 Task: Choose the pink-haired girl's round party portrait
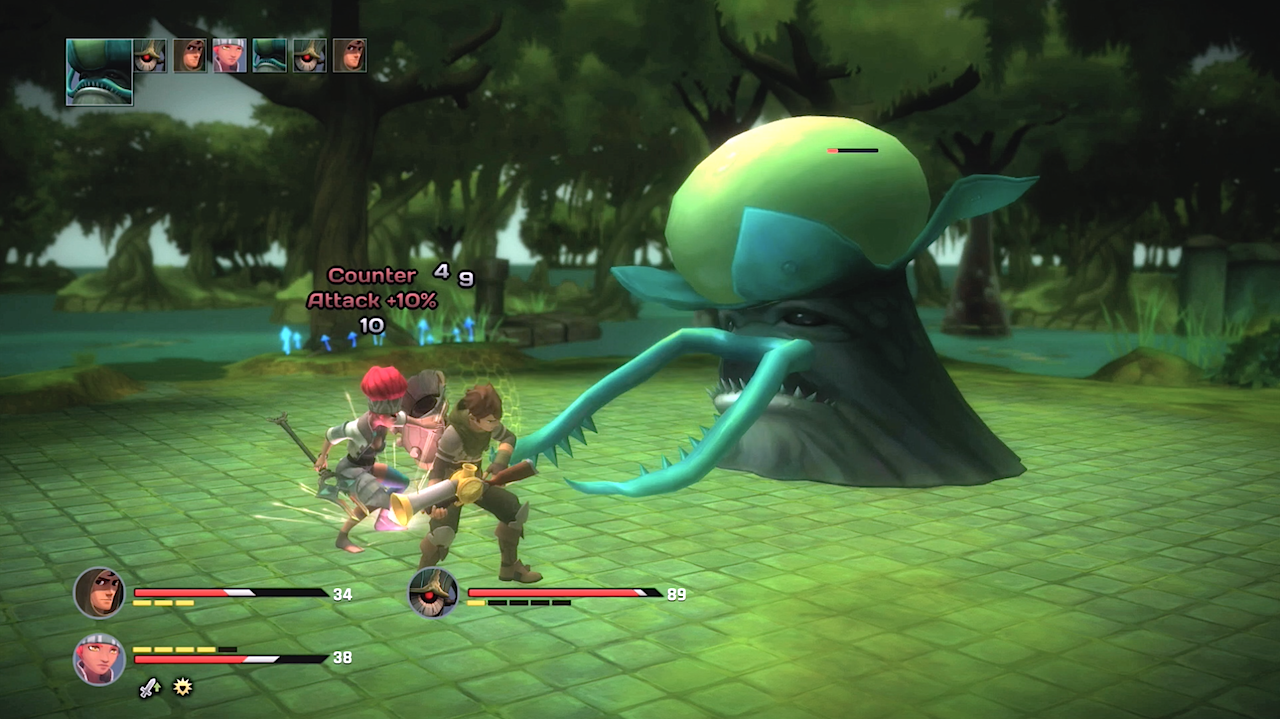tap(99, 659)
